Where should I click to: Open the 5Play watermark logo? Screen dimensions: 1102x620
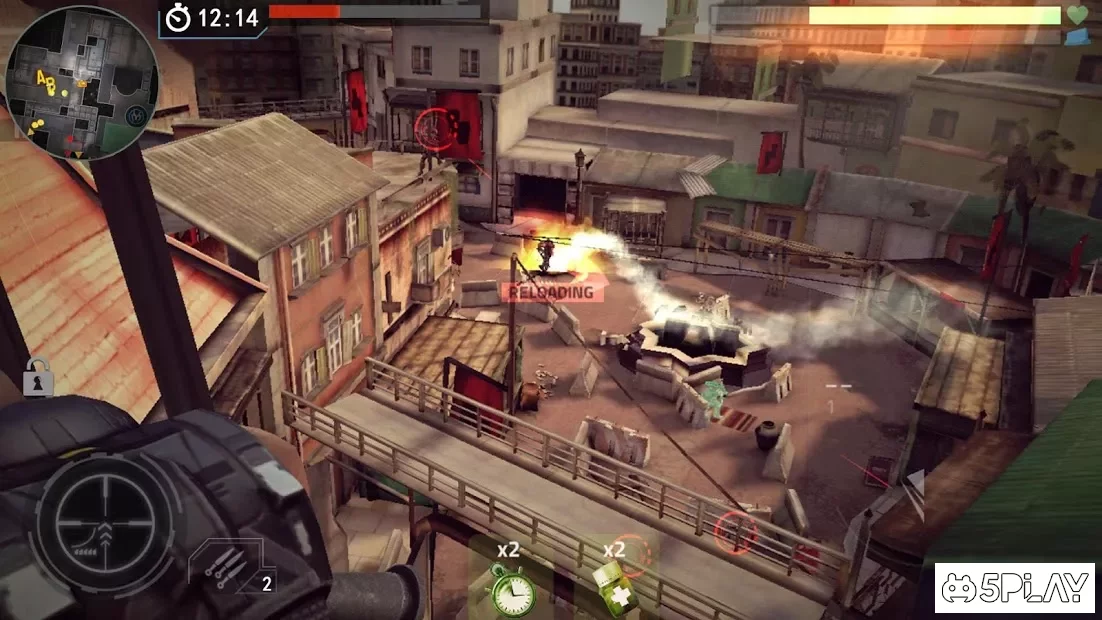click(x=1014, y=588)
